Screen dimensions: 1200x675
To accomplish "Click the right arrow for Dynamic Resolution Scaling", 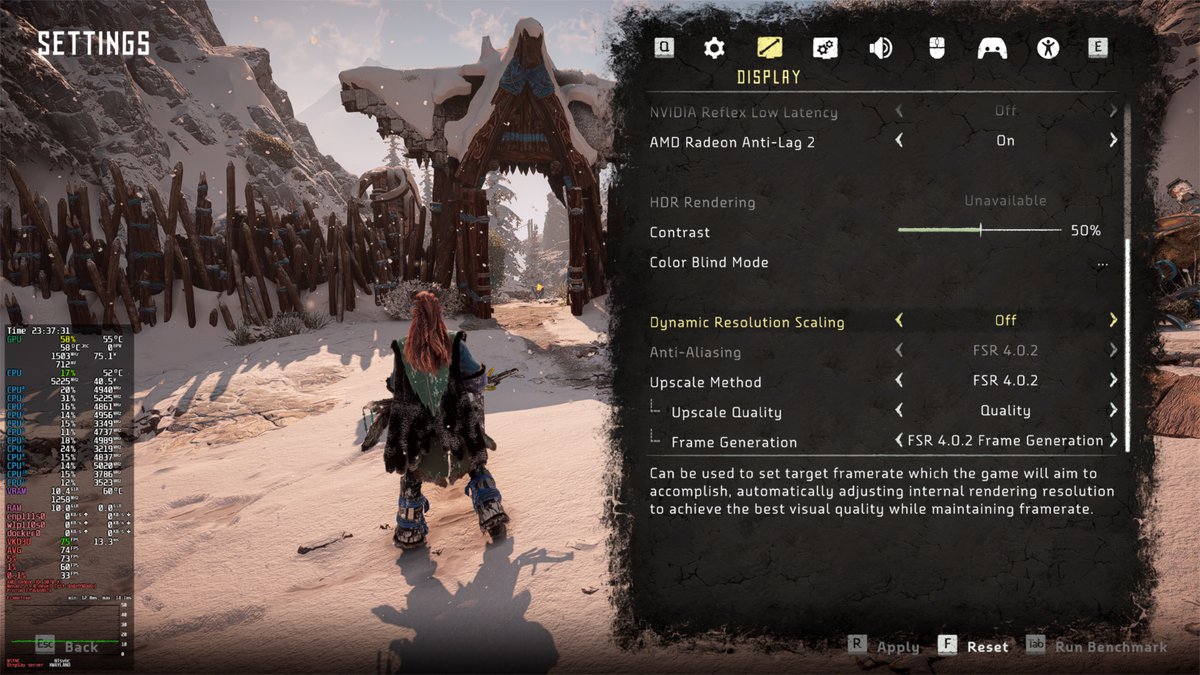I will tap(1113, 321).
